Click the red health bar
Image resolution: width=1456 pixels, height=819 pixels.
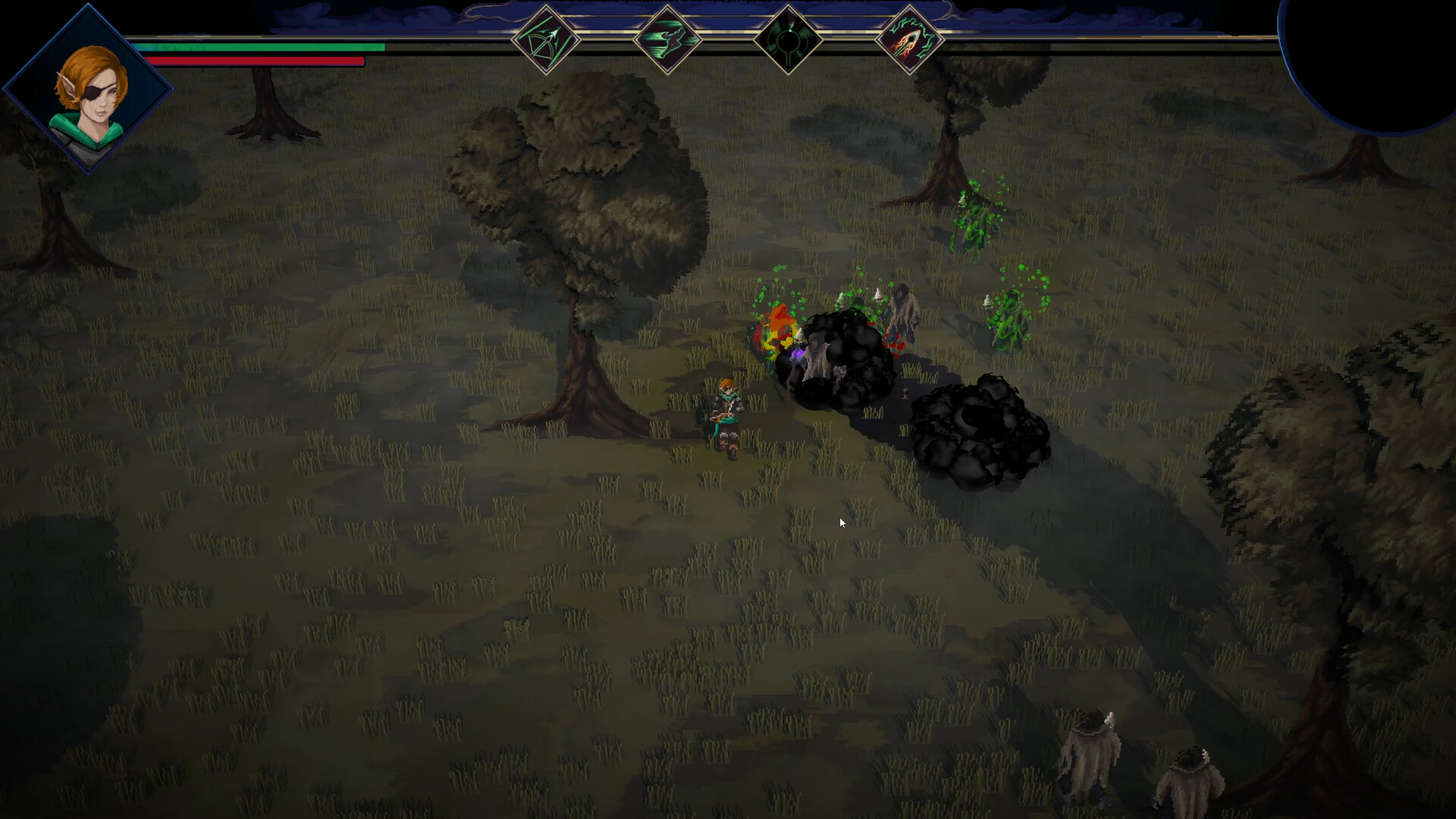tap(254, 60)
